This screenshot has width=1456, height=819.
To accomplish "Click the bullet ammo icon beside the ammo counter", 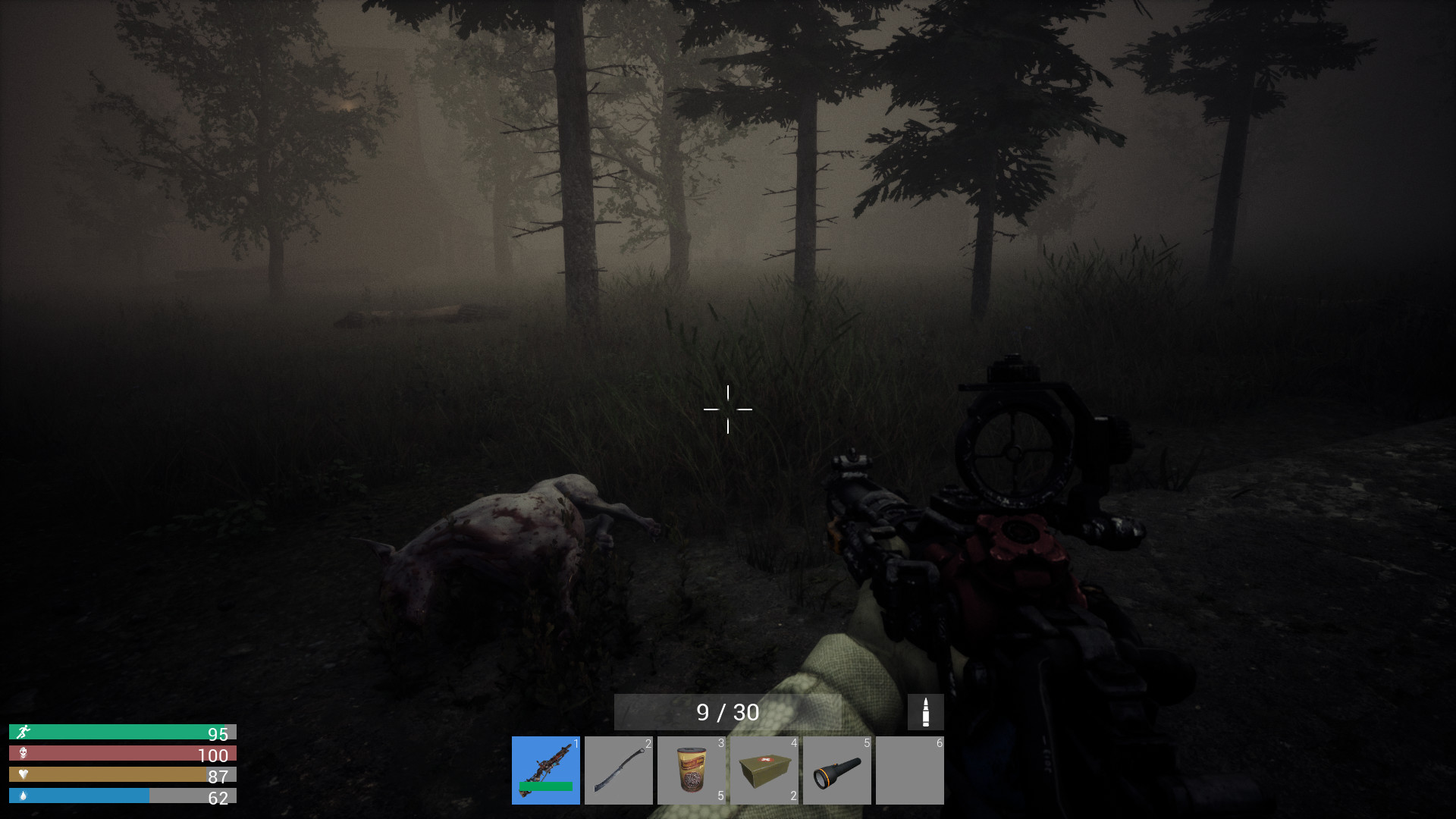I will coord(924,711).
